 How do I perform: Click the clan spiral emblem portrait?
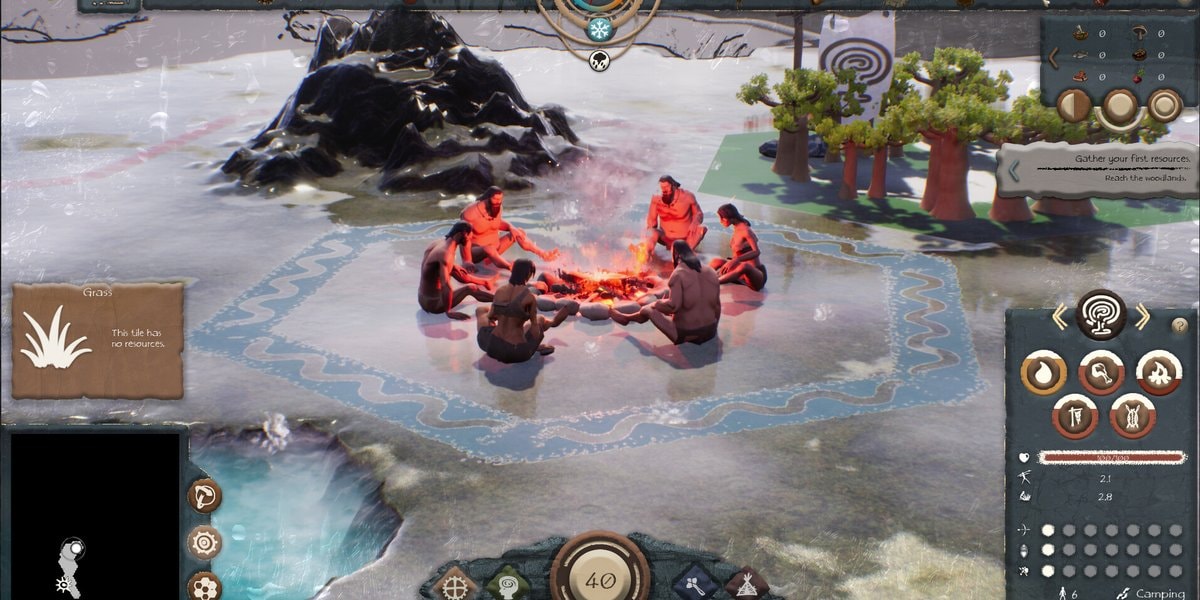click(1101, 315)
